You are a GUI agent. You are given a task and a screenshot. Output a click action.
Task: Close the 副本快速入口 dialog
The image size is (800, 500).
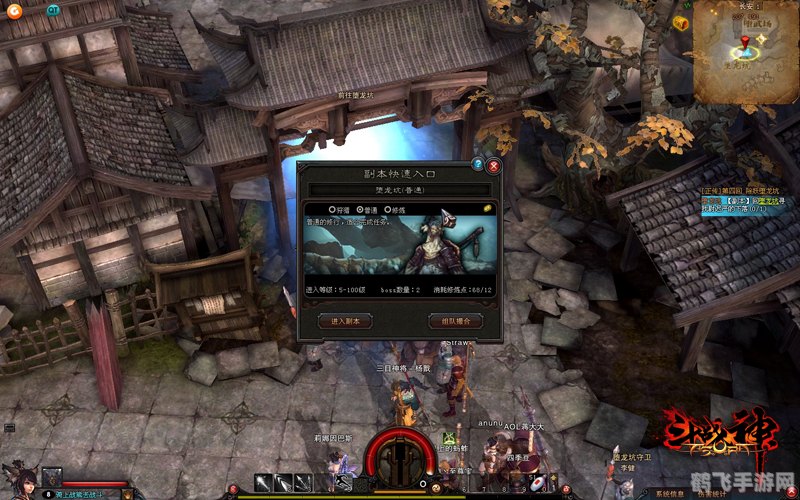click(x=493, y=166)
